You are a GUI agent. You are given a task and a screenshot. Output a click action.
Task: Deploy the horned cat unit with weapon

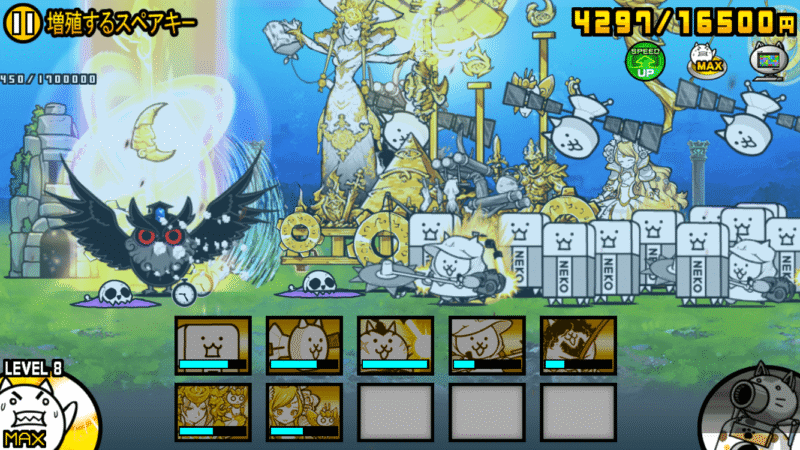[304, 345]
